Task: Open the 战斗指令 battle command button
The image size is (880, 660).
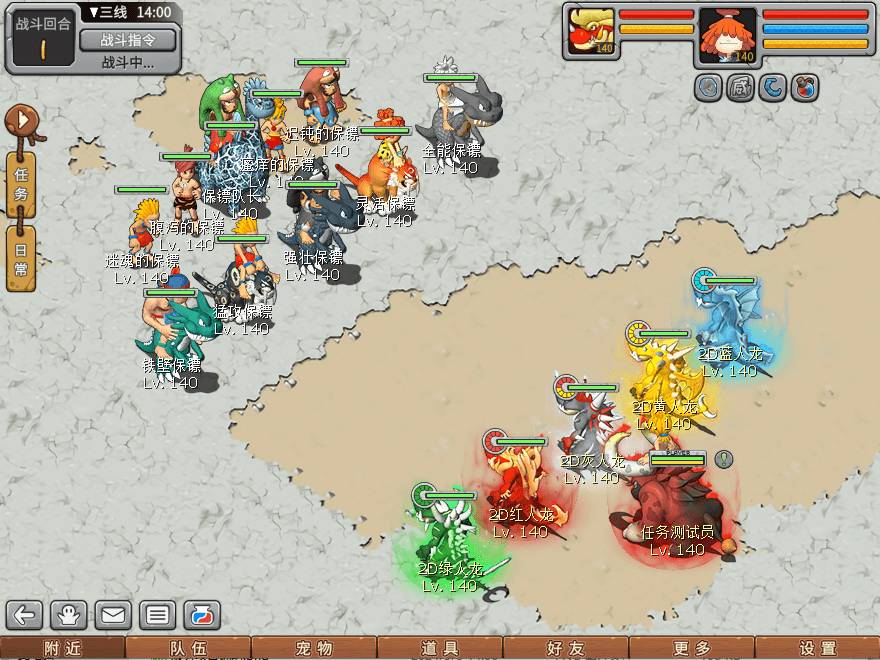Action: 127,40
